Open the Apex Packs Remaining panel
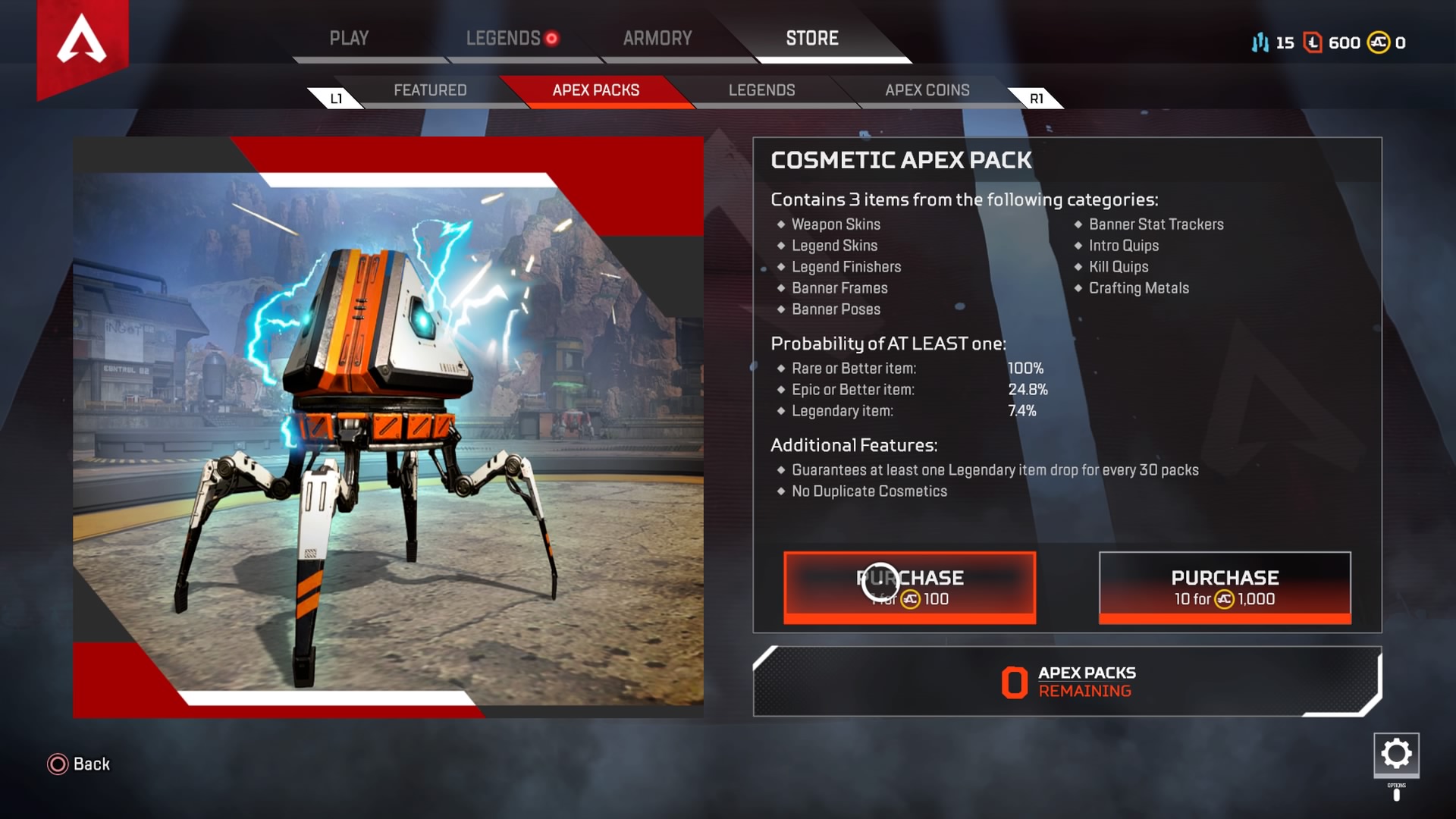Screen dimensions: 1456x819 pyautogui.click(x=1067, y=682)
